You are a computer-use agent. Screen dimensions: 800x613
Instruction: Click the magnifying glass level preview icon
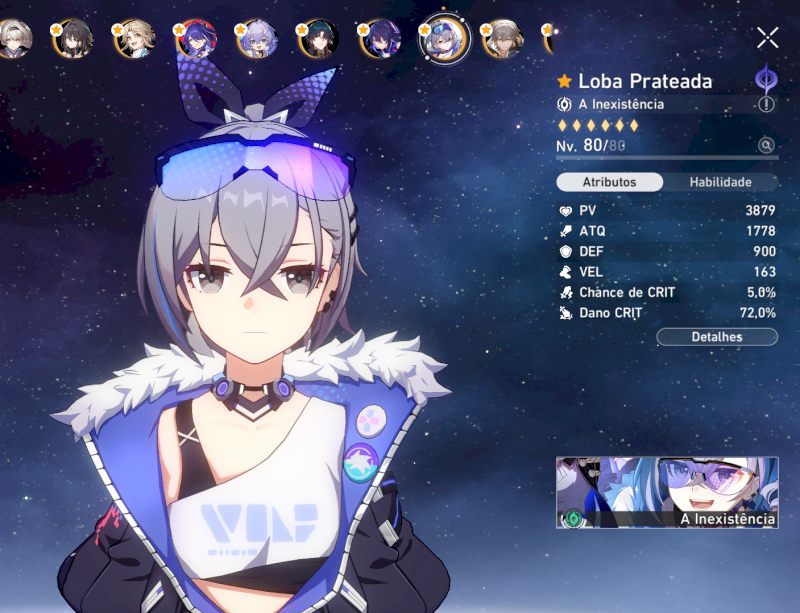pyautogui.click(x=766, y=146)
